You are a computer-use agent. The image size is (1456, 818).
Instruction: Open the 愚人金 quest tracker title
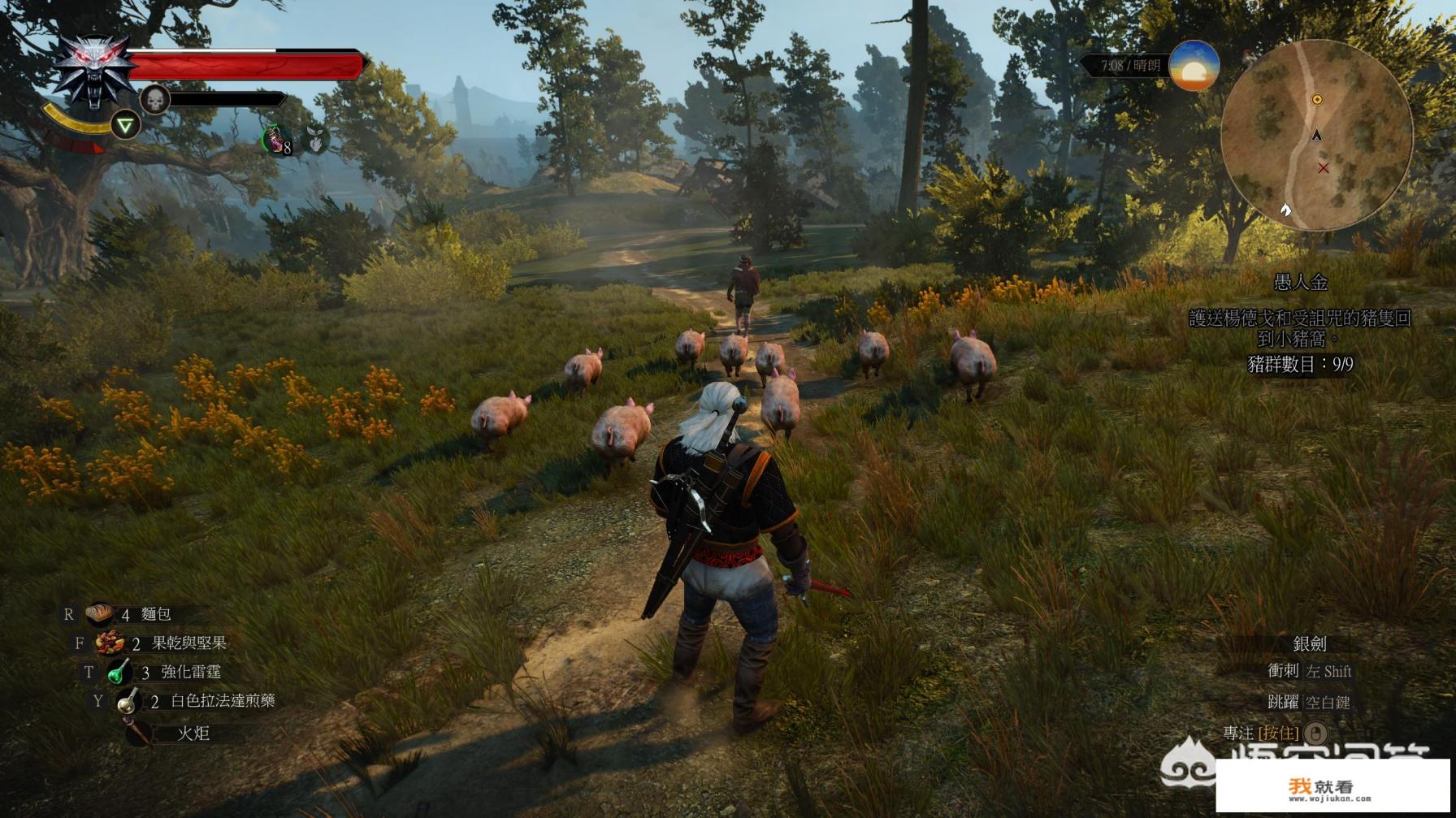(x=1300, y=282)
